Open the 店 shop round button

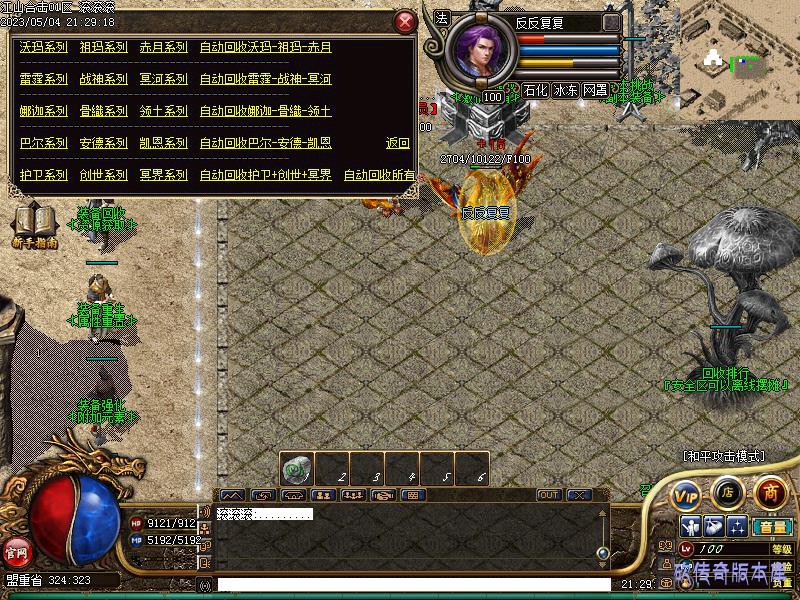pos(727,492)
